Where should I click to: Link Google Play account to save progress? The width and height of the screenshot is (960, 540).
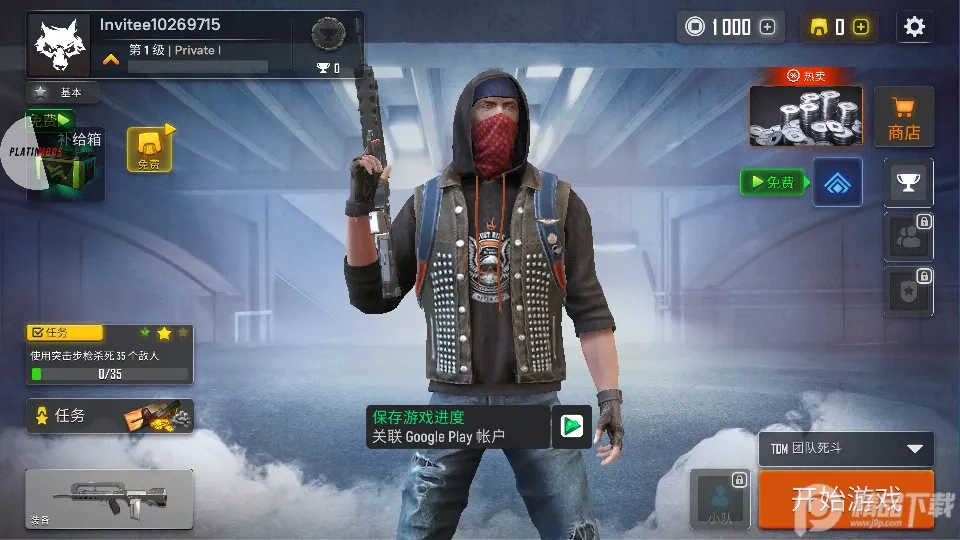tap(479, 427)
